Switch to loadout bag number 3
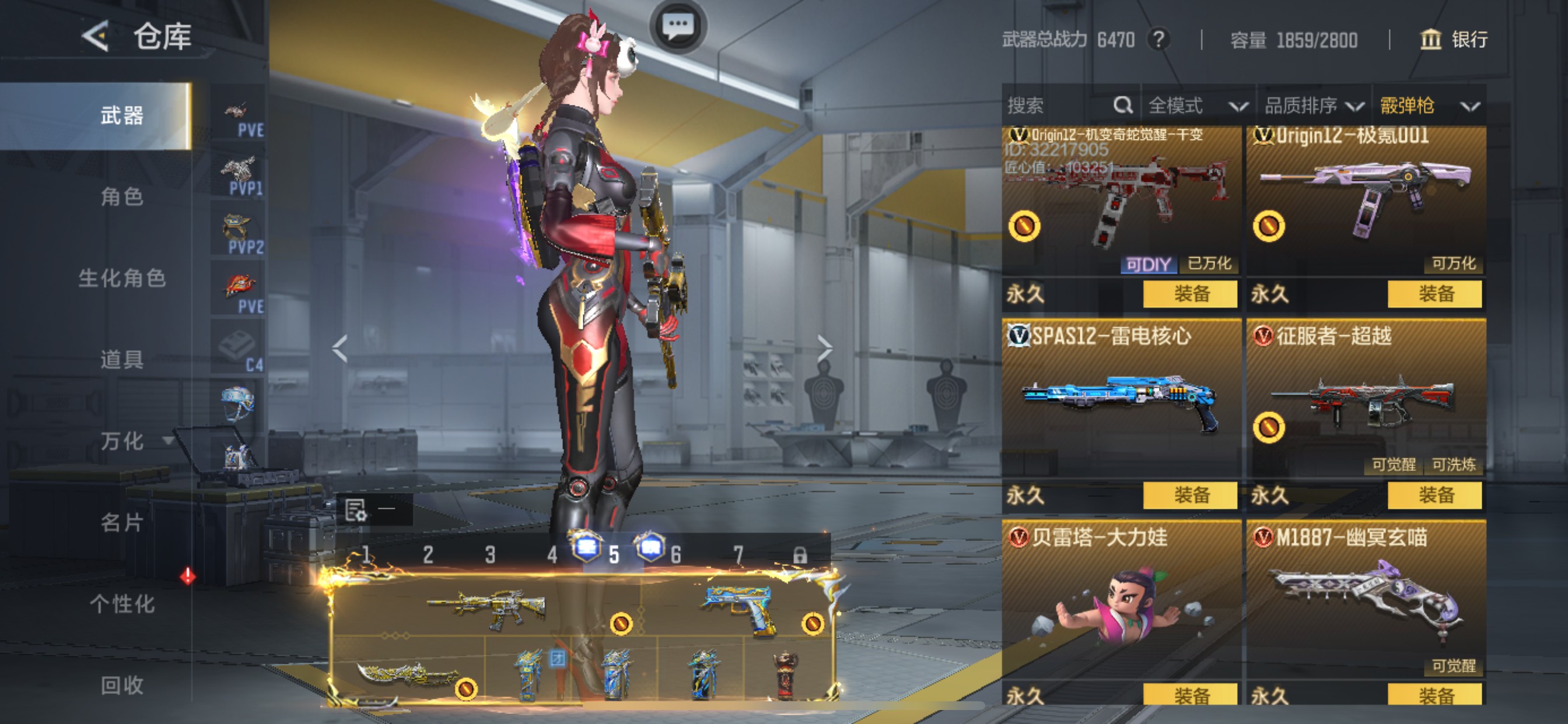Screen dimensions: 1568x724 pos(490,555)
